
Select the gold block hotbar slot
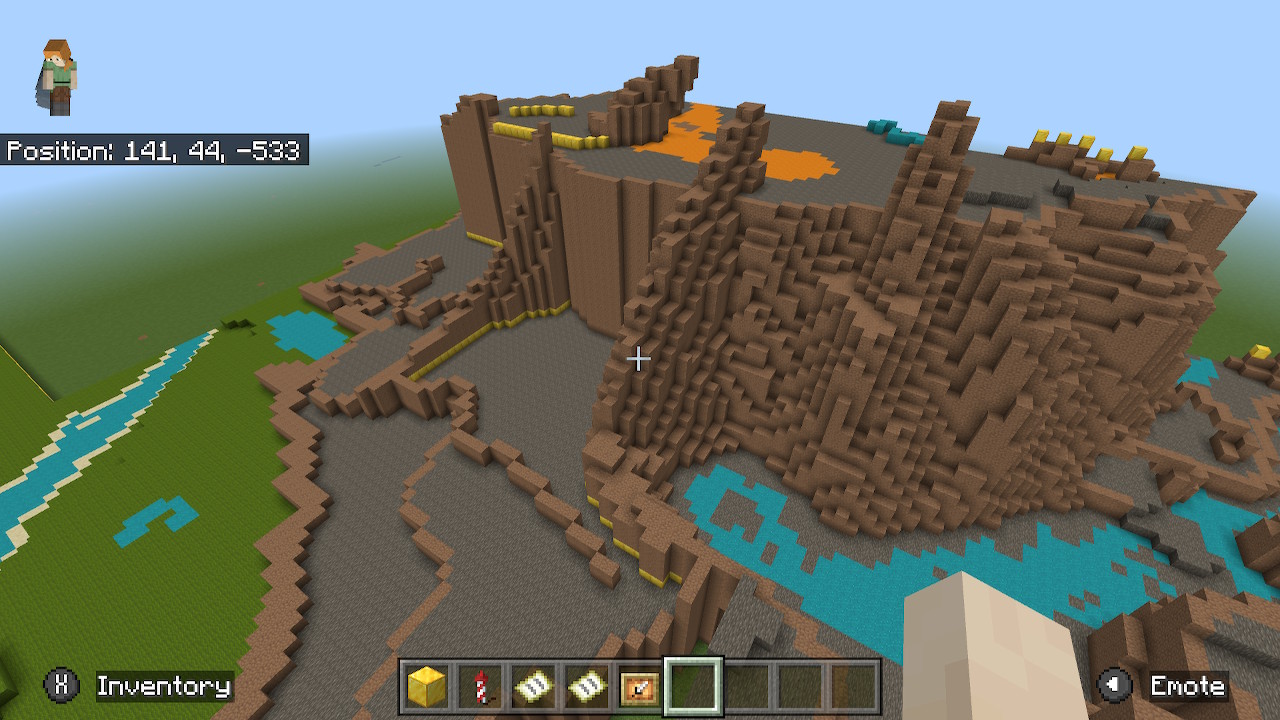(x=427, y=687)
